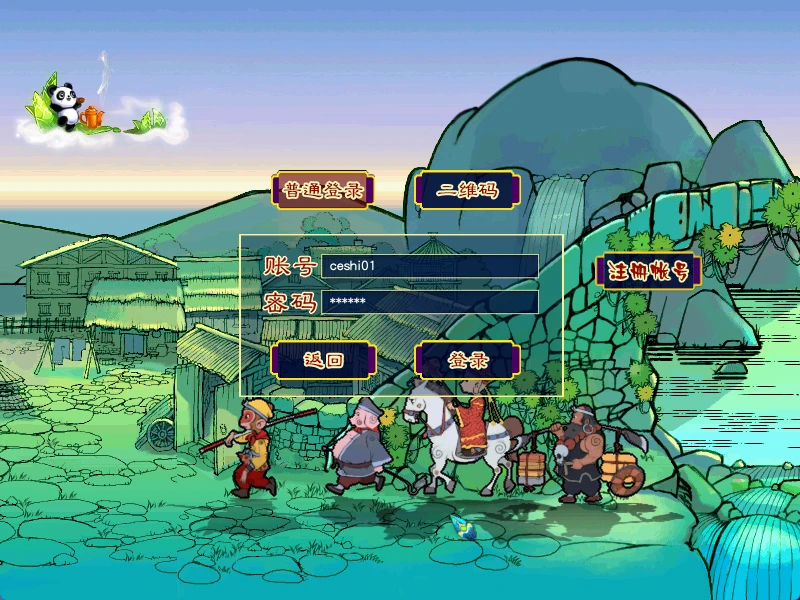The width and height of the screenshot is (800, 600).
Task: Switch to the 普通登录 login tab
Action: (x=322, y=190)
